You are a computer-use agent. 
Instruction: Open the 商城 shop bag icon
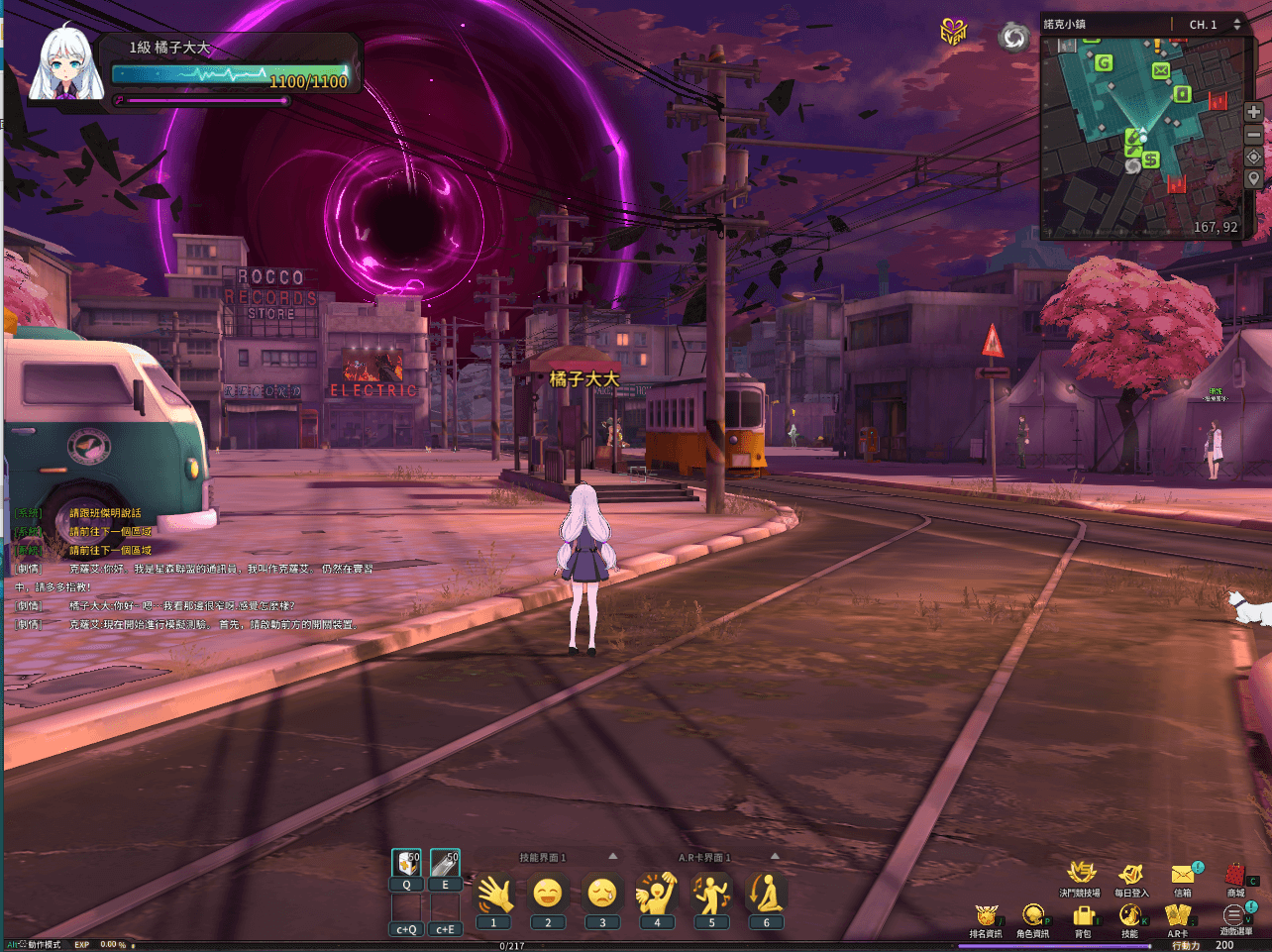pyautogui.click(x=1234, y=875)
